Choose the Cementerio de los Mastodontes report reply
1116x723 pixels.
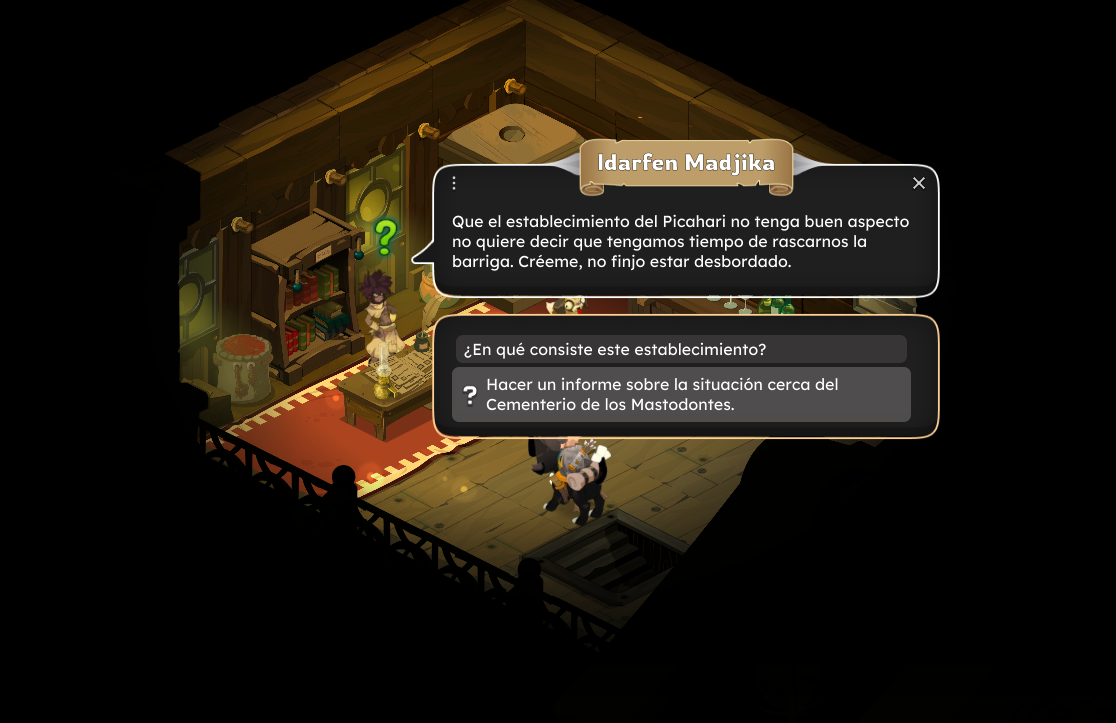pyautogui.click(x=680, y=394)
